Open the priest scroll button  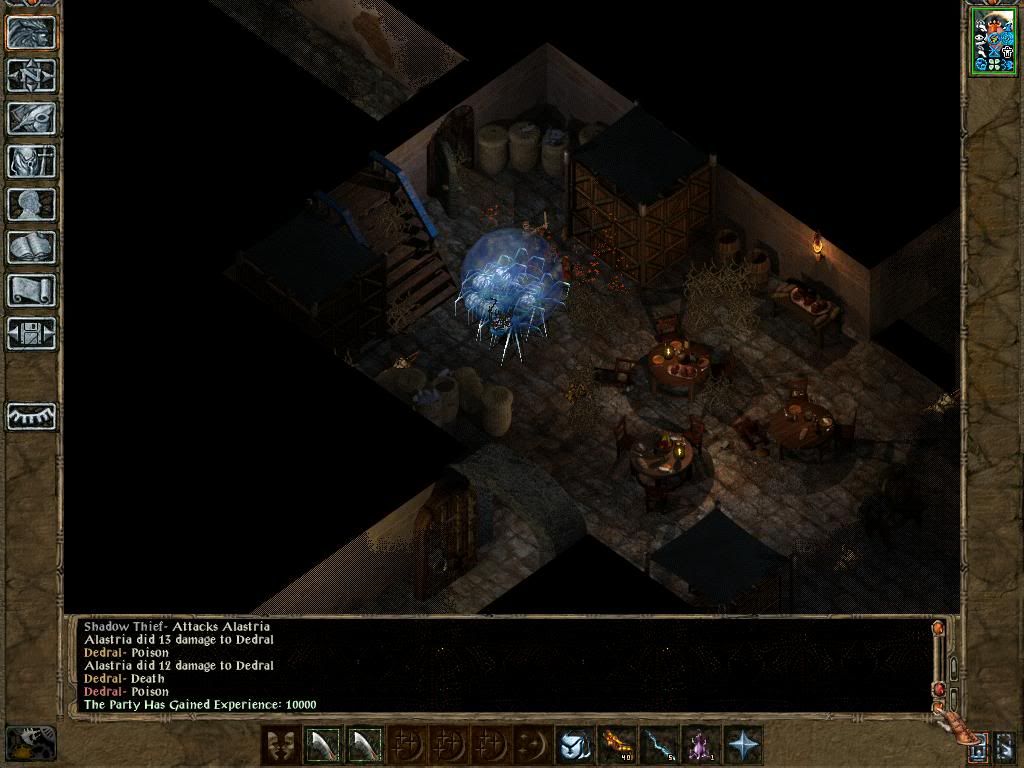[31, 290]
